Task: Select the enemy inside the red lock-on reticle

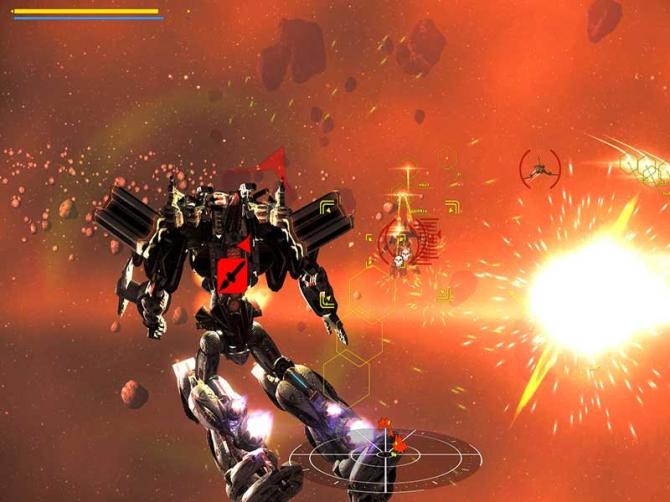Action: tap(400, 243)
